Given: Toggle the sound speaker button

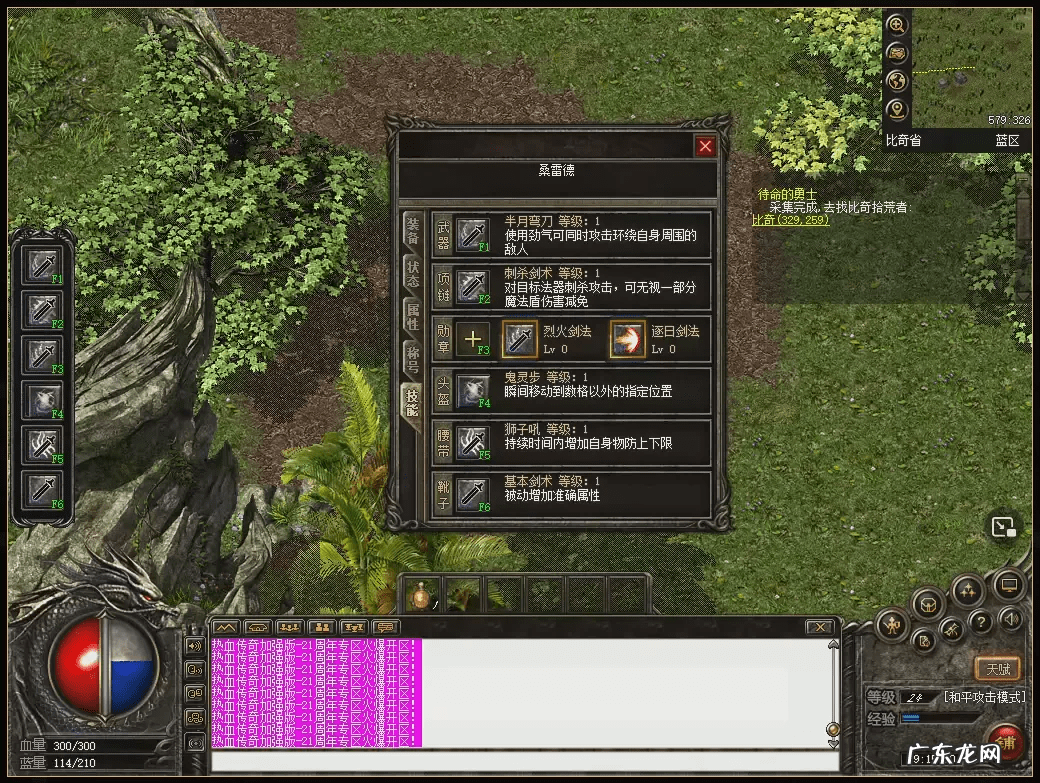Looking at the screenshot, I should click(x=1010, y=619).
